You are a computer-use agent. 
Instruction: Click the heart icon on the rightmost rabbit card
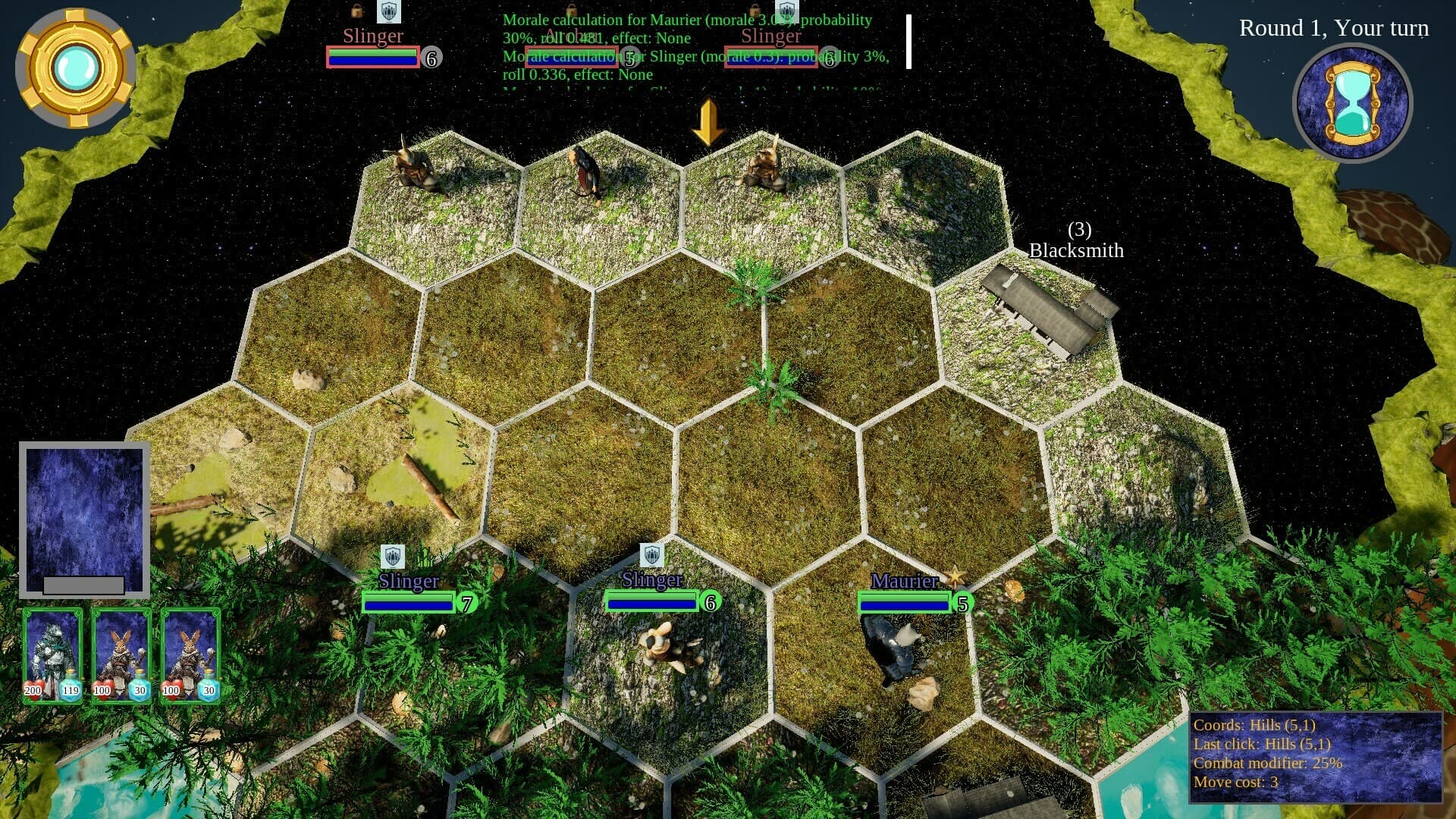coord(173,690)
